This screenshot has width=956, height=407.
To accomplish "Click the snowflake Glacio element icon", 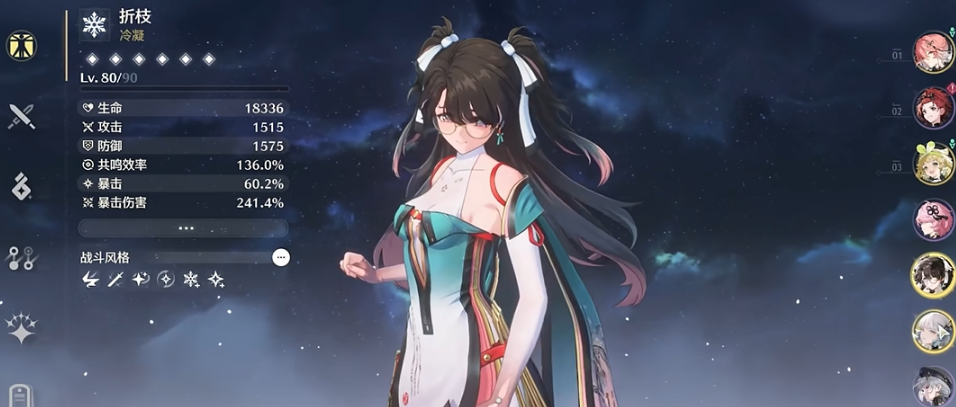I will click(95, 25).
